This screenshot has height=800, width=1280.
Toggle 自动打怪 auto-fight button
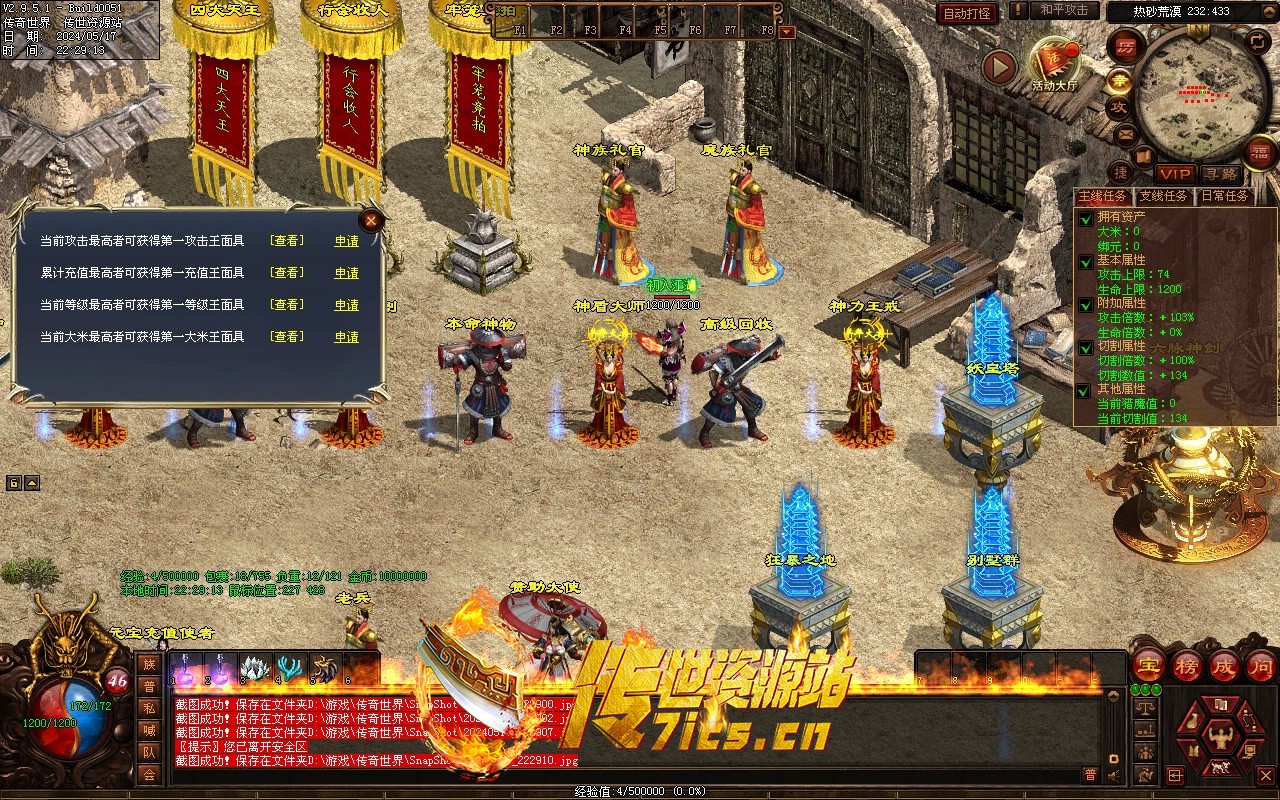point(967,13)
